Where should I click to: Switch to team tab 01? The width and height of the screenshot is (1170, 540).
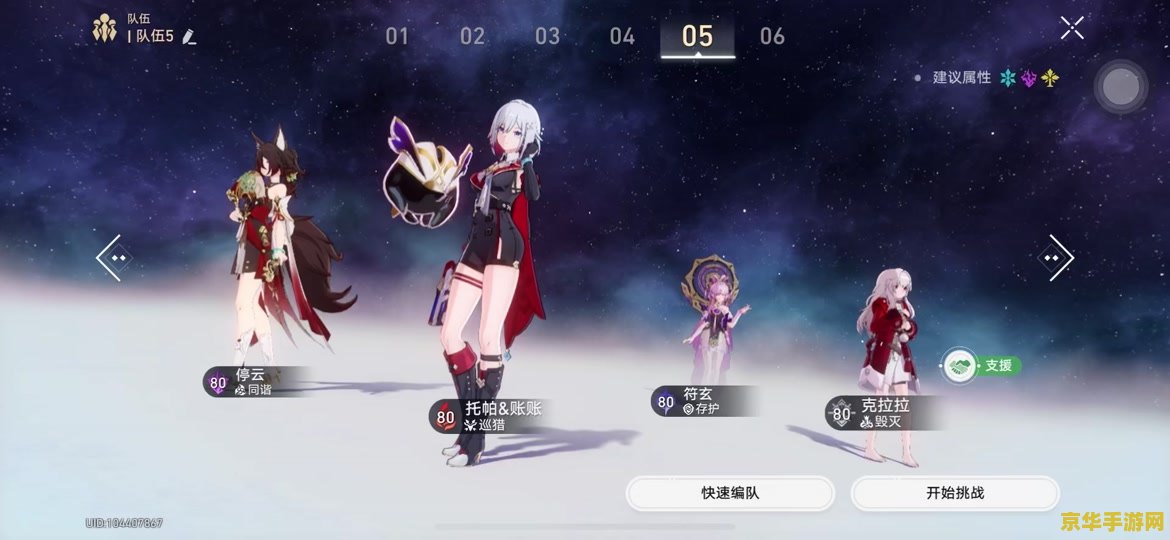(x=397, y=37)
